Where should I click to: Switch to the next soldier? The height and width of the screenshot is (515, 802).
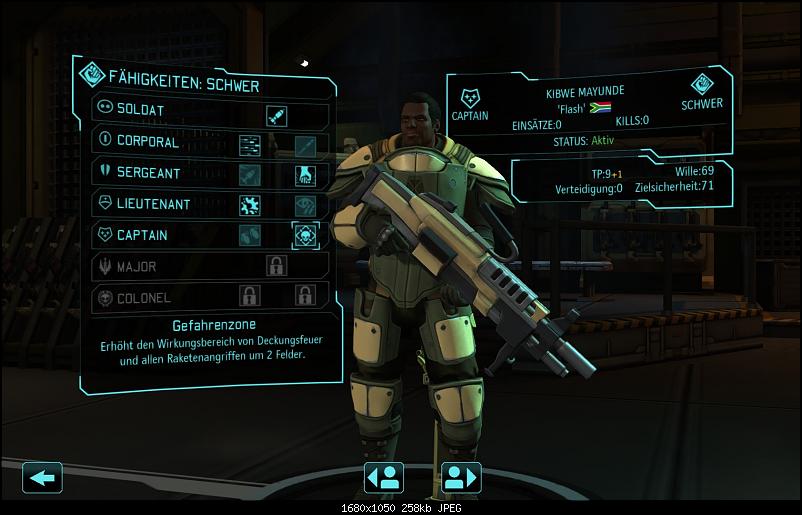(461, 477)
